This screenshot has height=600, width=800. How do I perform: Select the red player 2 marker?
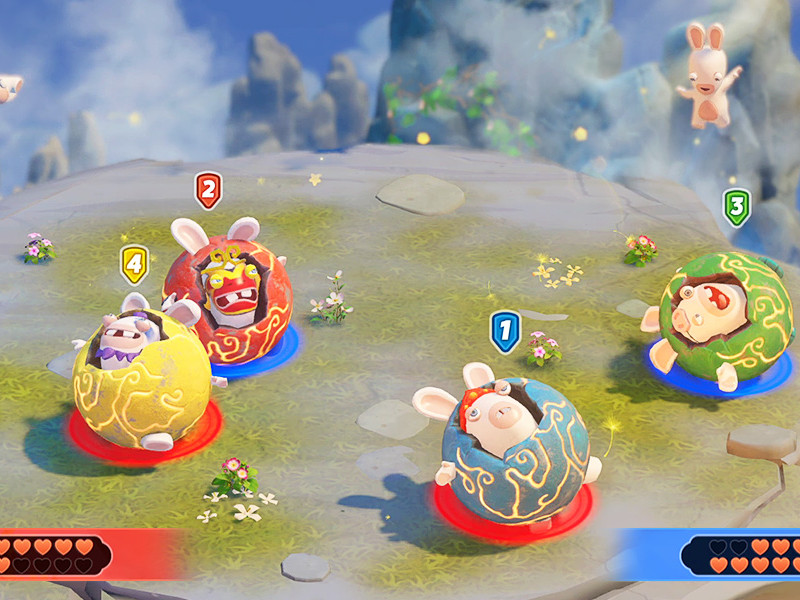pyautogui.click(x=208, y=189)
